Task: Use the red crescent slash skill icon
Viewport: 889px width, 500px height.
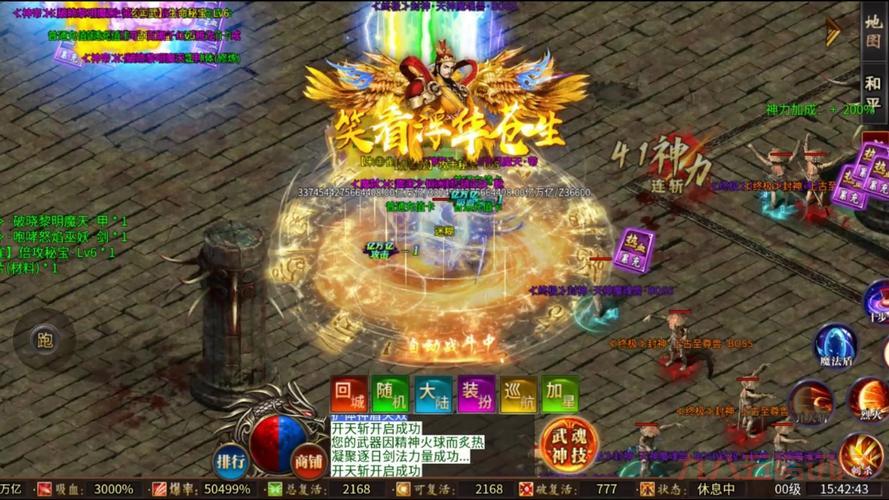Action: point(811,402)
